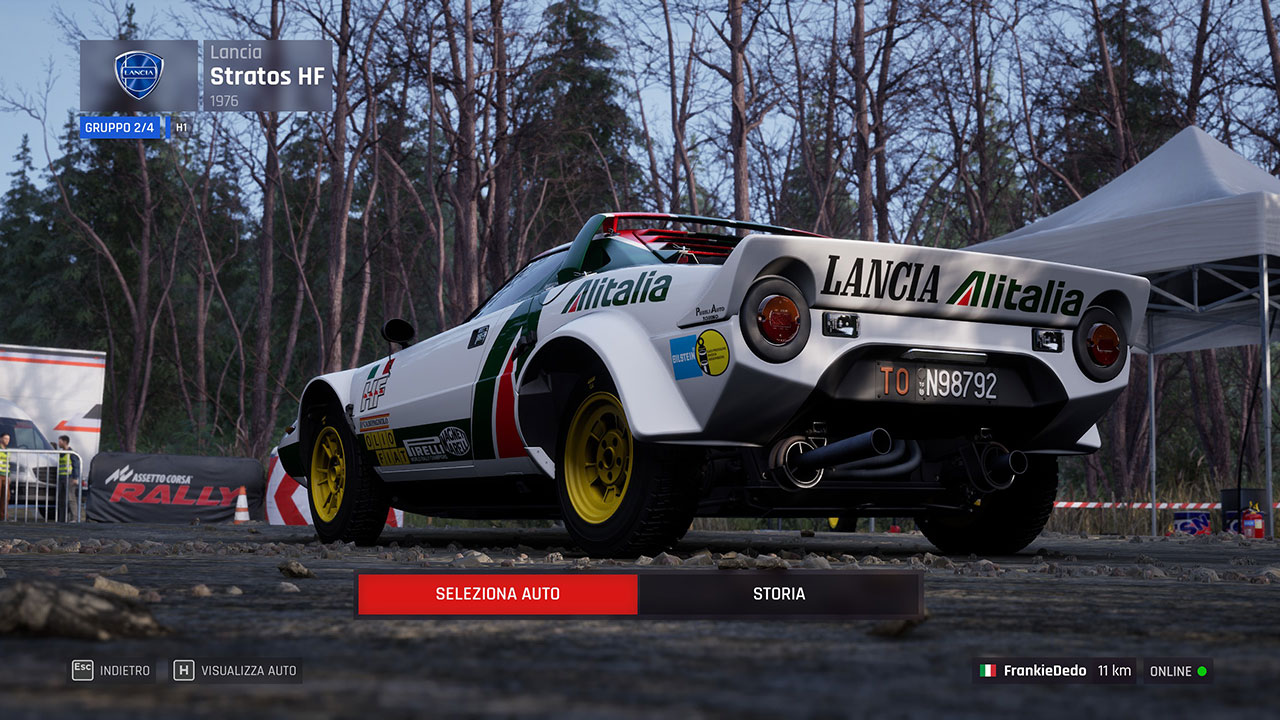Toggle the GRUPPO 2/4 group badge
Screen dimensions: 1280x720
pos(120,127)
